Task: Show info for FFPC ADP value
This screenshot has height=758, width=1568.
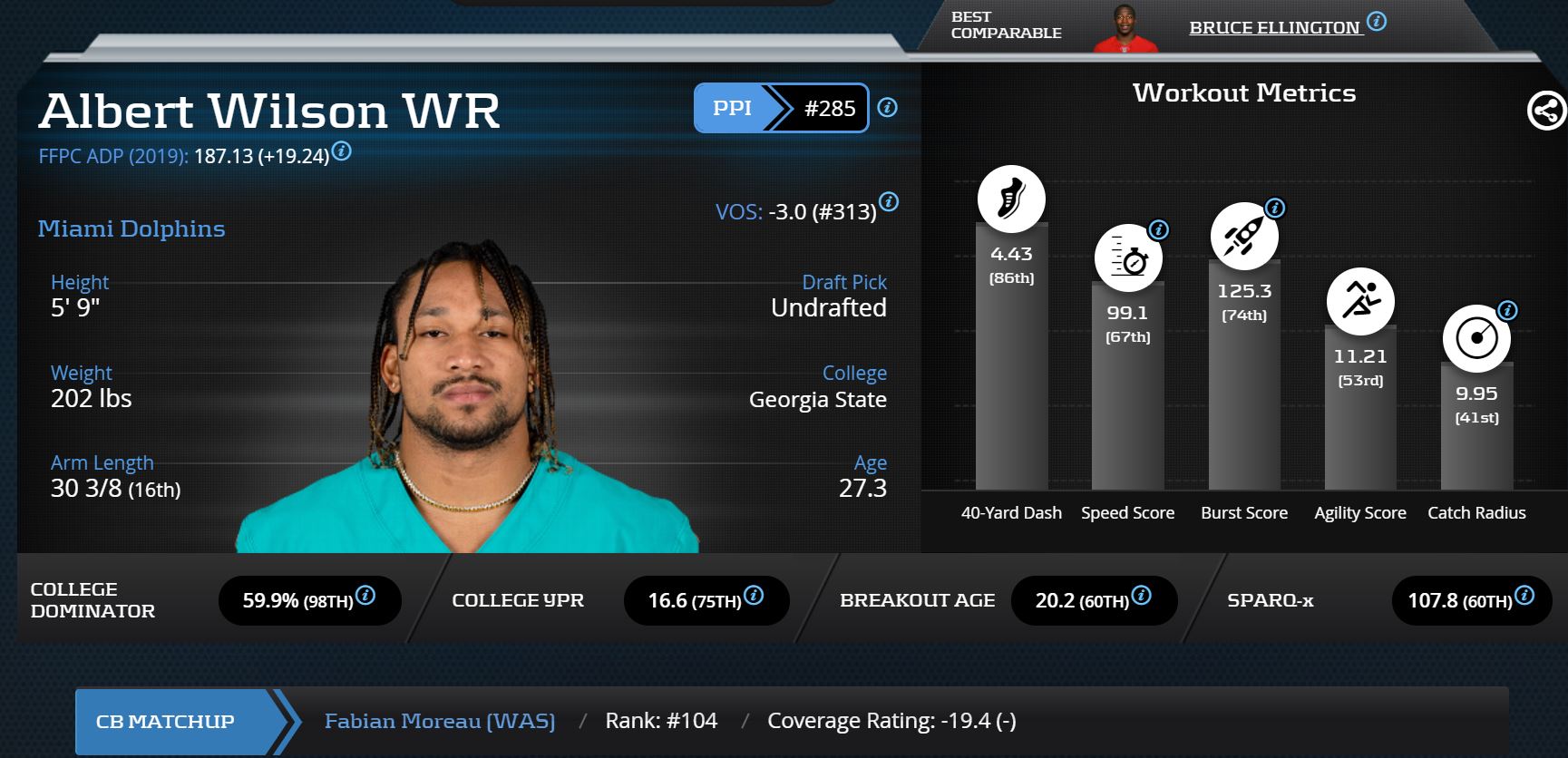Action: [342, 151]
